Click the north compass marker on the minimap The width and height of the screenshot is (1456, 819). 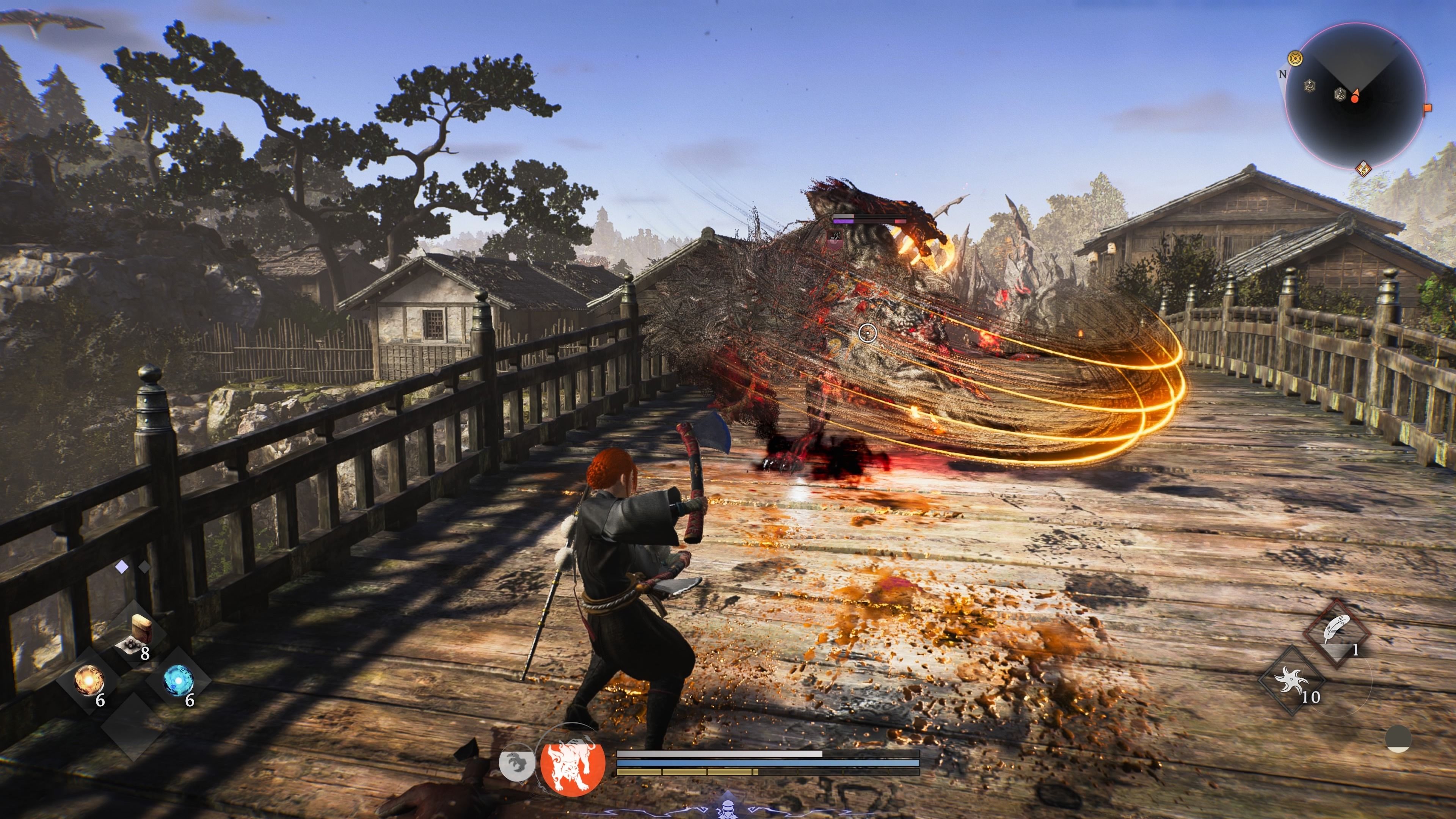pyautogui.click(x=1282, y=75)
